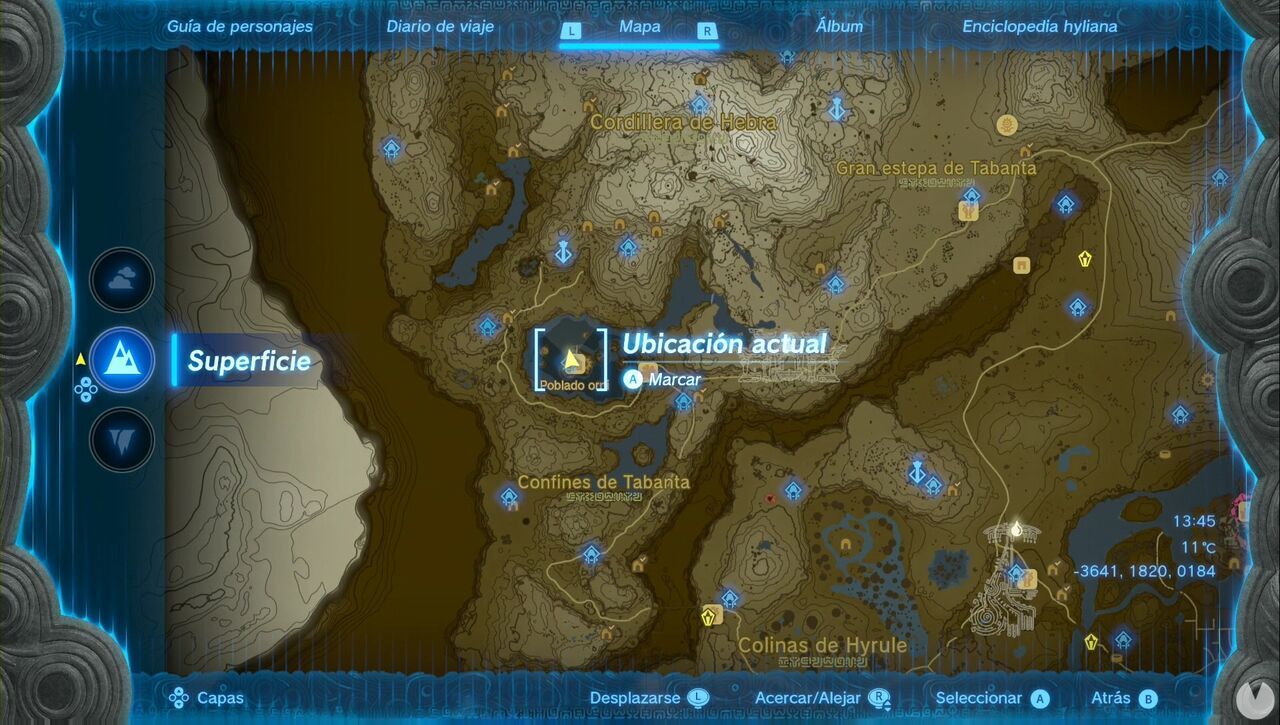Click the player location arrow marker
This screenshot has width=1280, height=725.
coord(570,360)
